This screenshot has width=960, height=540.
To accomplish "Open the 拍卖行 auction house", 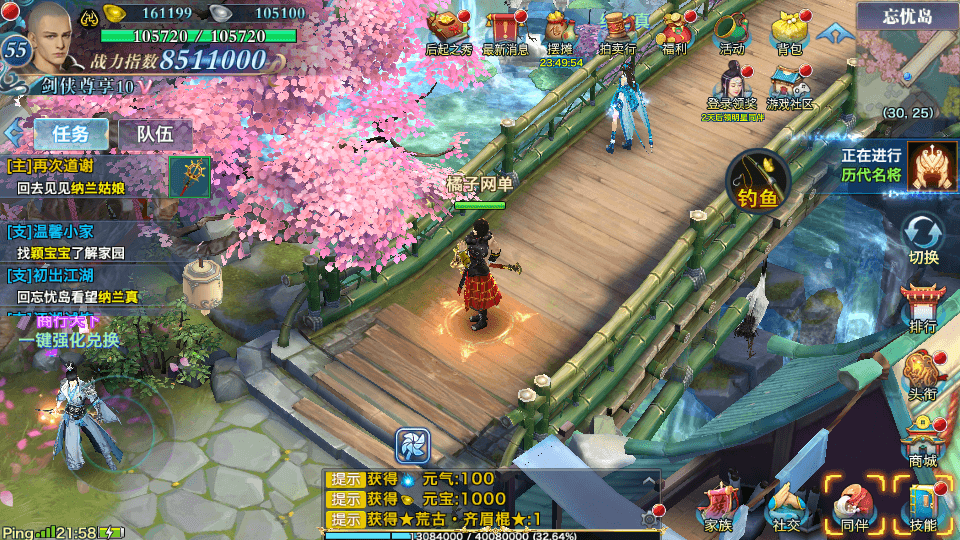I will tap(618, 31).
